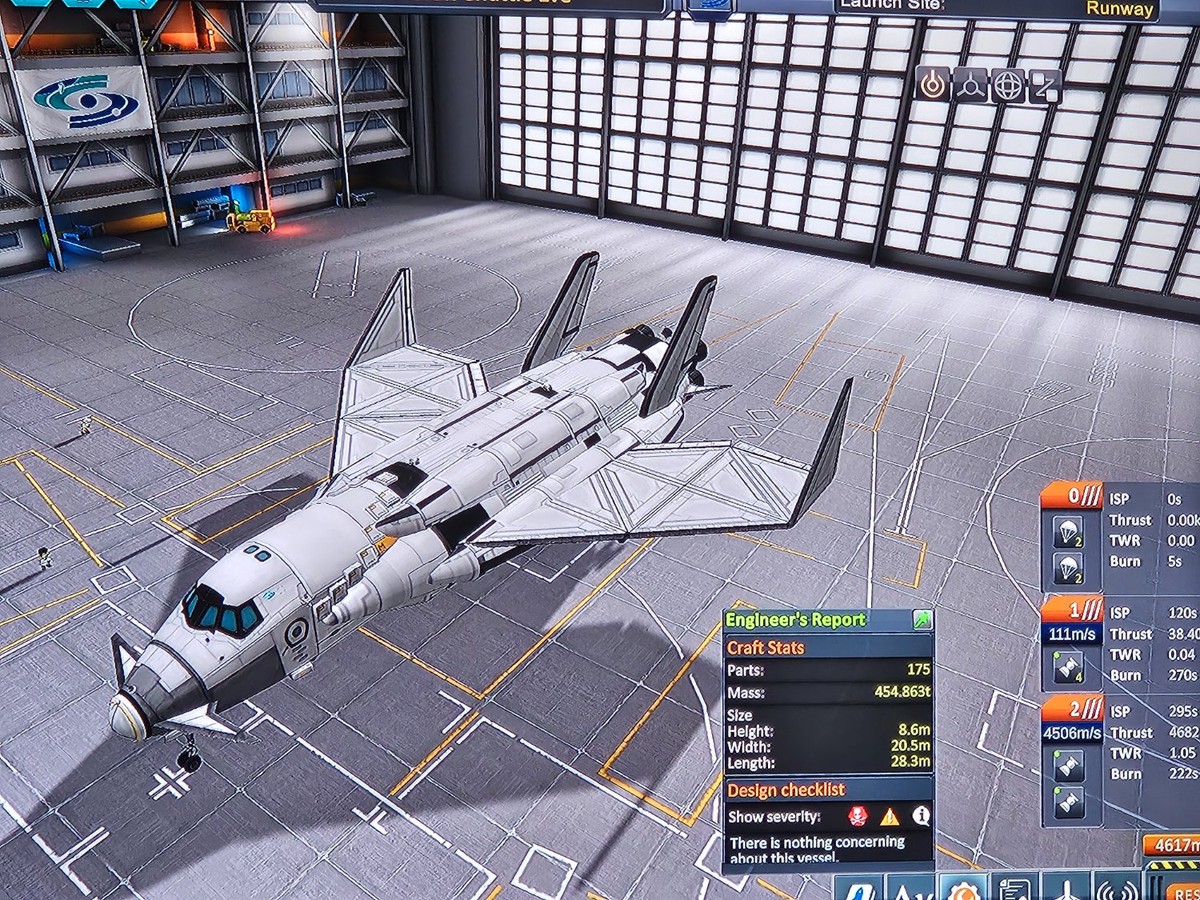Screen dimensions: 1200x900
Task: Select the two-squares re-root tool icon
Action: 1045,85
